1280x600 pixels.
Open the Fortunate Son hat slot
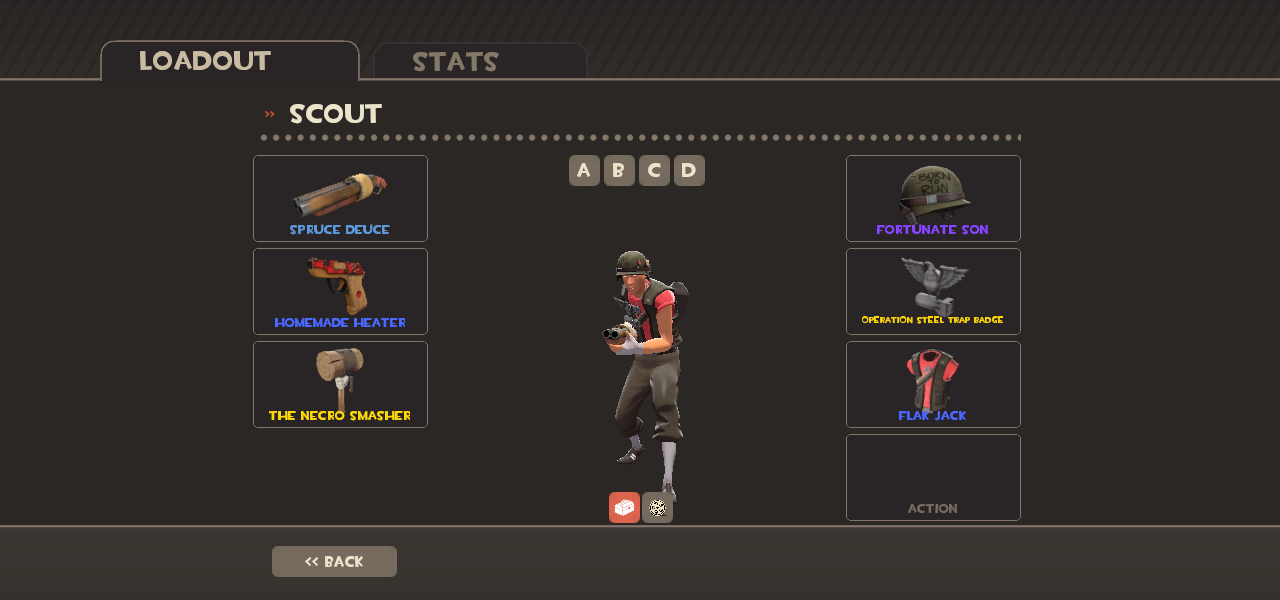coord(933,198)
